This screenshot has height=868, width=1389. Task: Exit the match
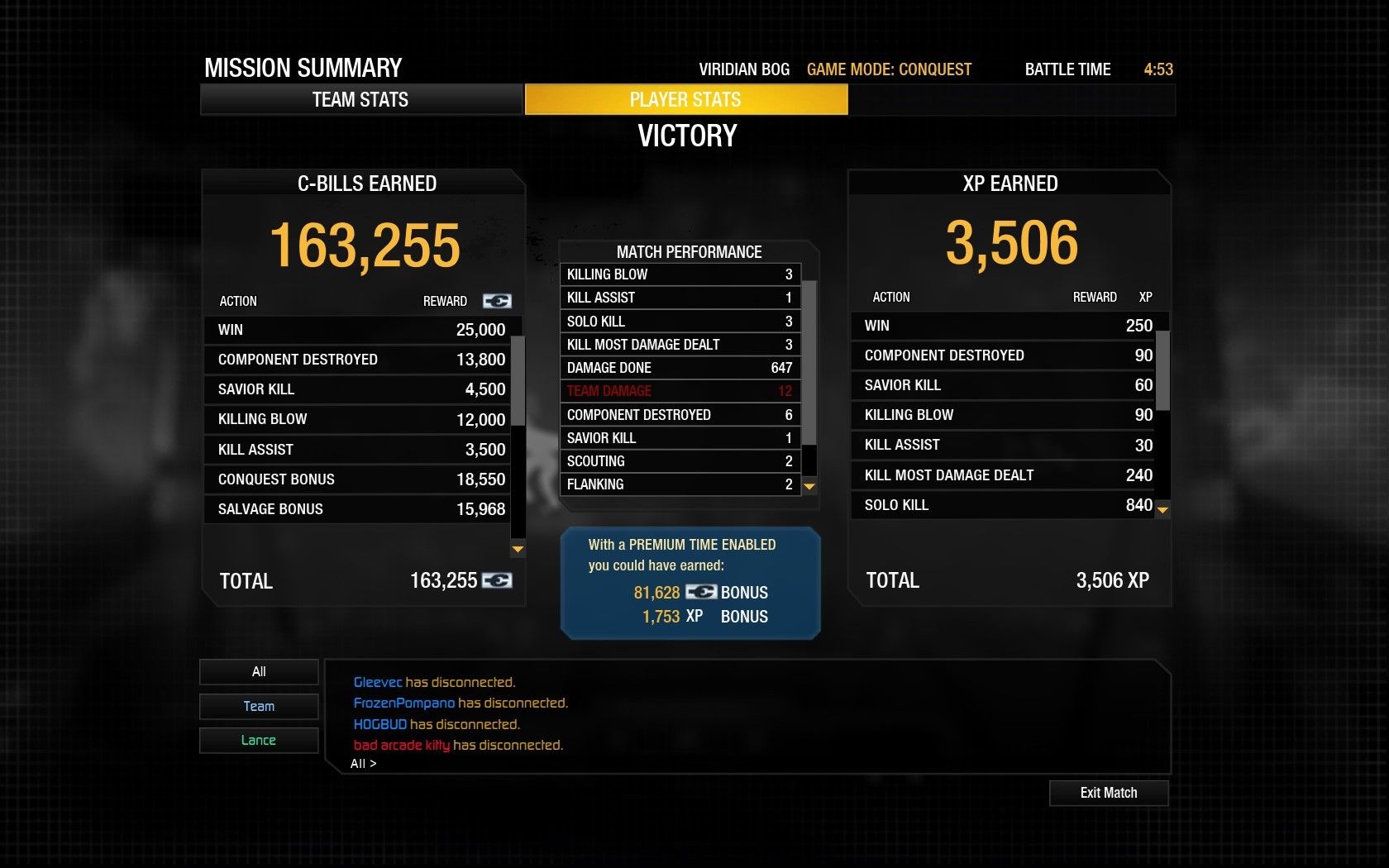click(x=1108, y=793)
